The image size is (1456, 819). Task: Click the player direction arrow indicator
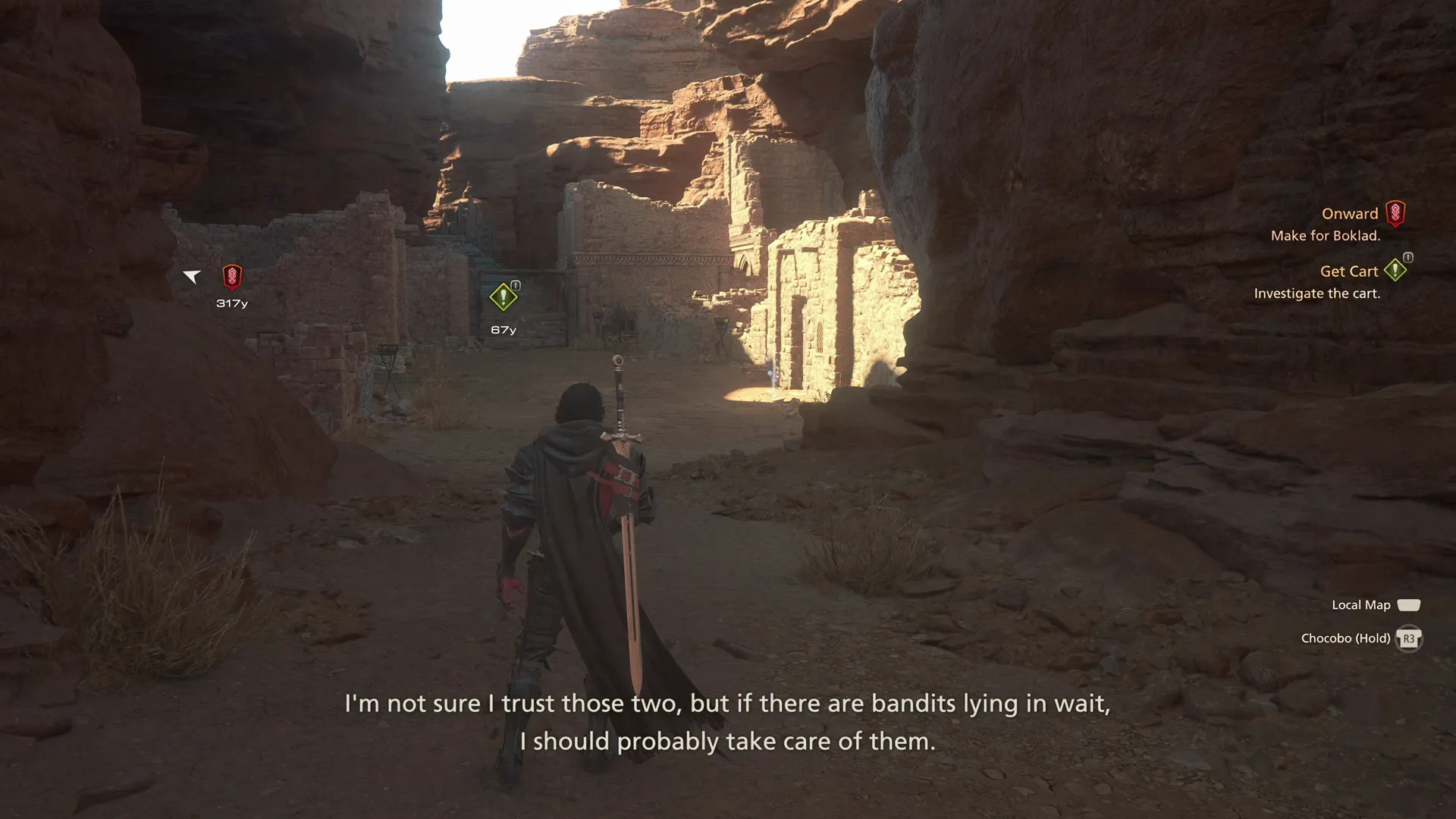(192, 277)
